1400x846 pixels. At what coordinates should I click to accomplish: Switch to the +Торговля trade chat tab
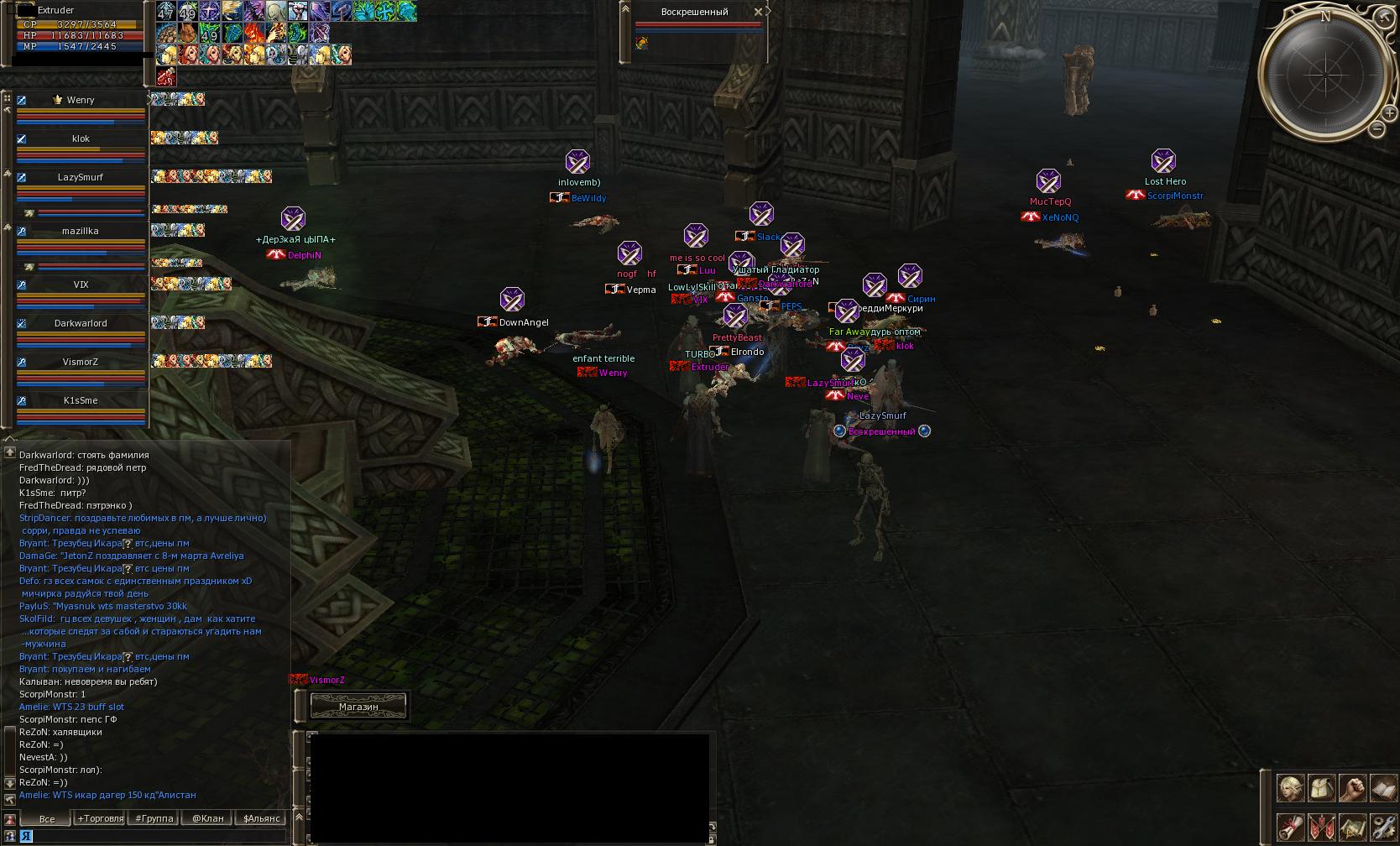[100, 818]
